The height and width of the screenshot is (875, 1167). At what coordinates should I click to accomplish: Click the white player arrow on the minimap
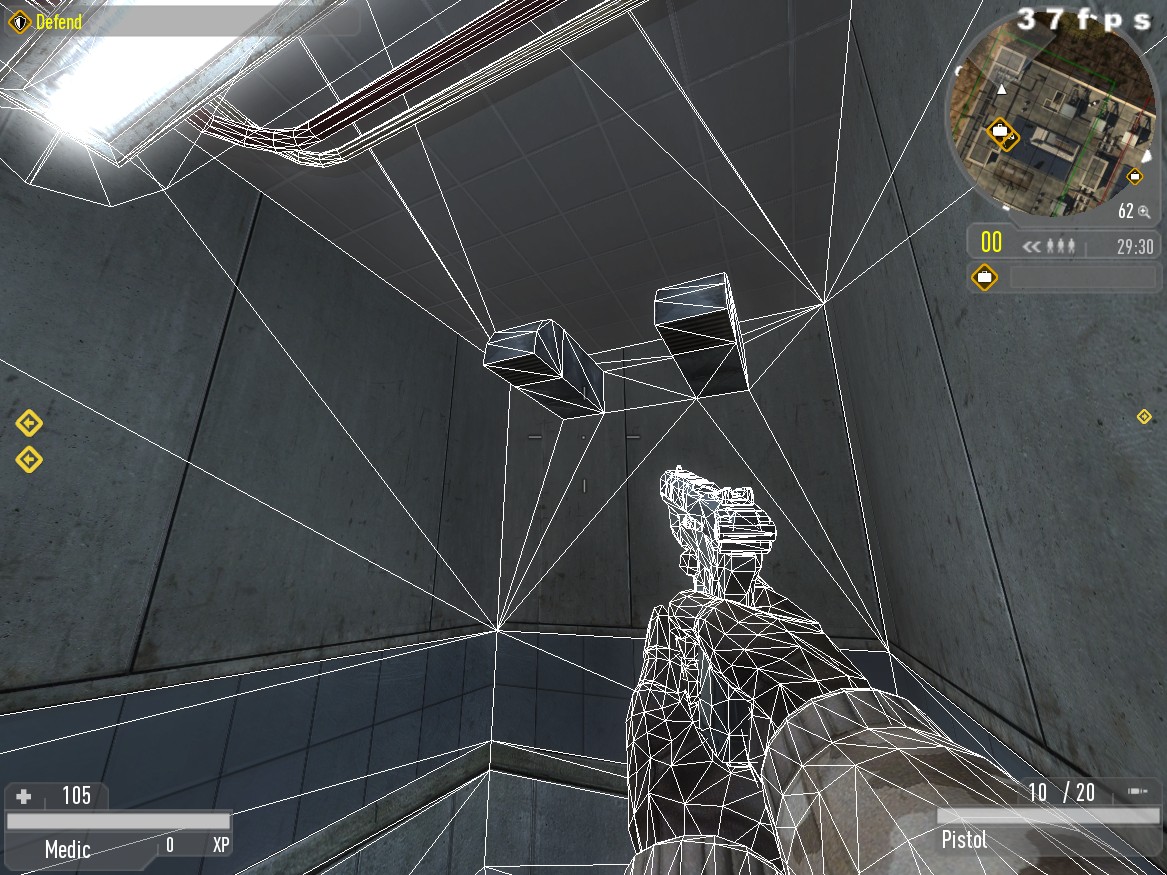coord(1002,90)
